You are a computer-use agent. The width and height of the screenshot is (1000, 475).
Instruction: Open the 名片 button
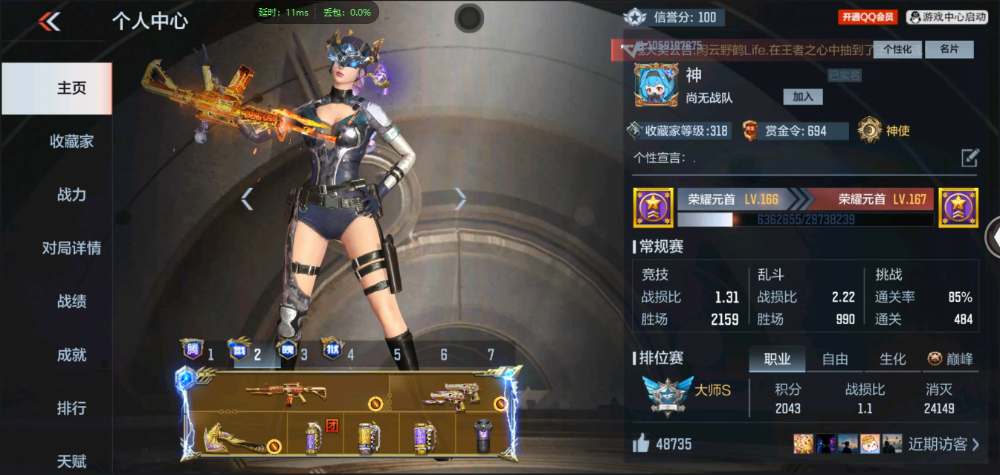949,49
